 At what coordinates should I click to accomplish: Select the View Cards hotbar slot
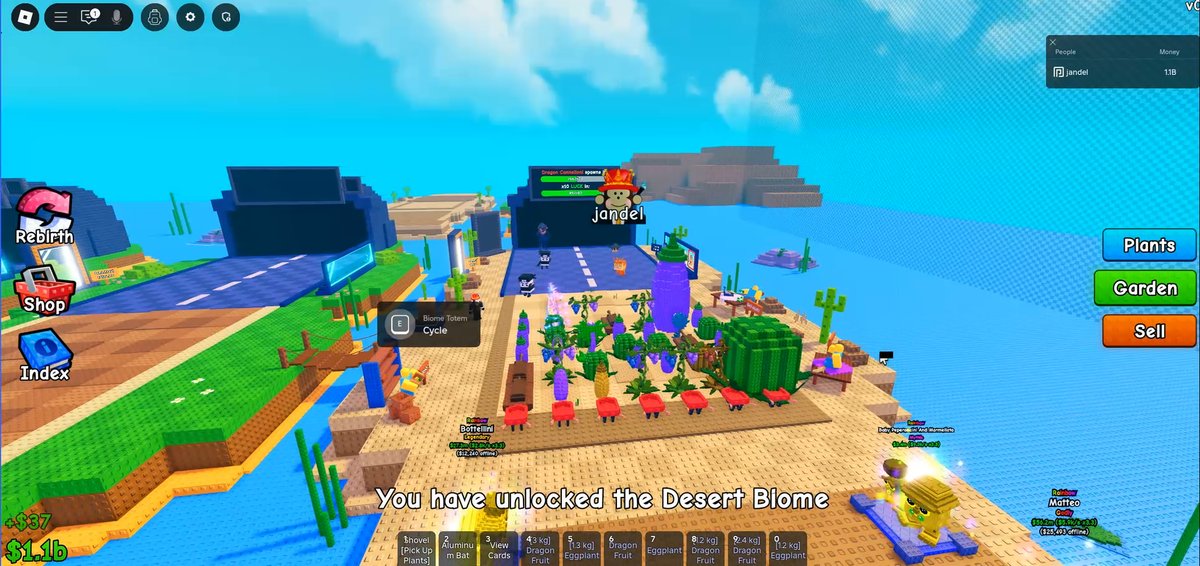point(499,549)
